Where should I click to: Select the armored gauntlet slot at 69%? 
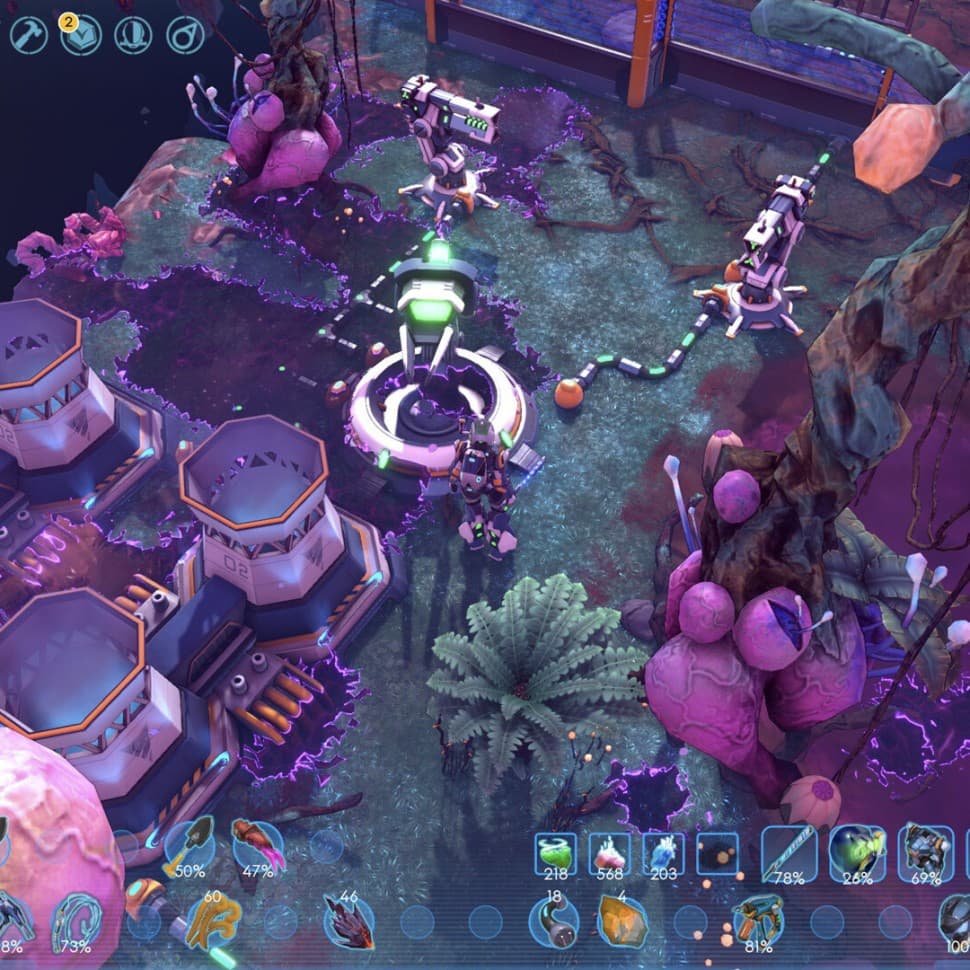(x=925, y=853)
